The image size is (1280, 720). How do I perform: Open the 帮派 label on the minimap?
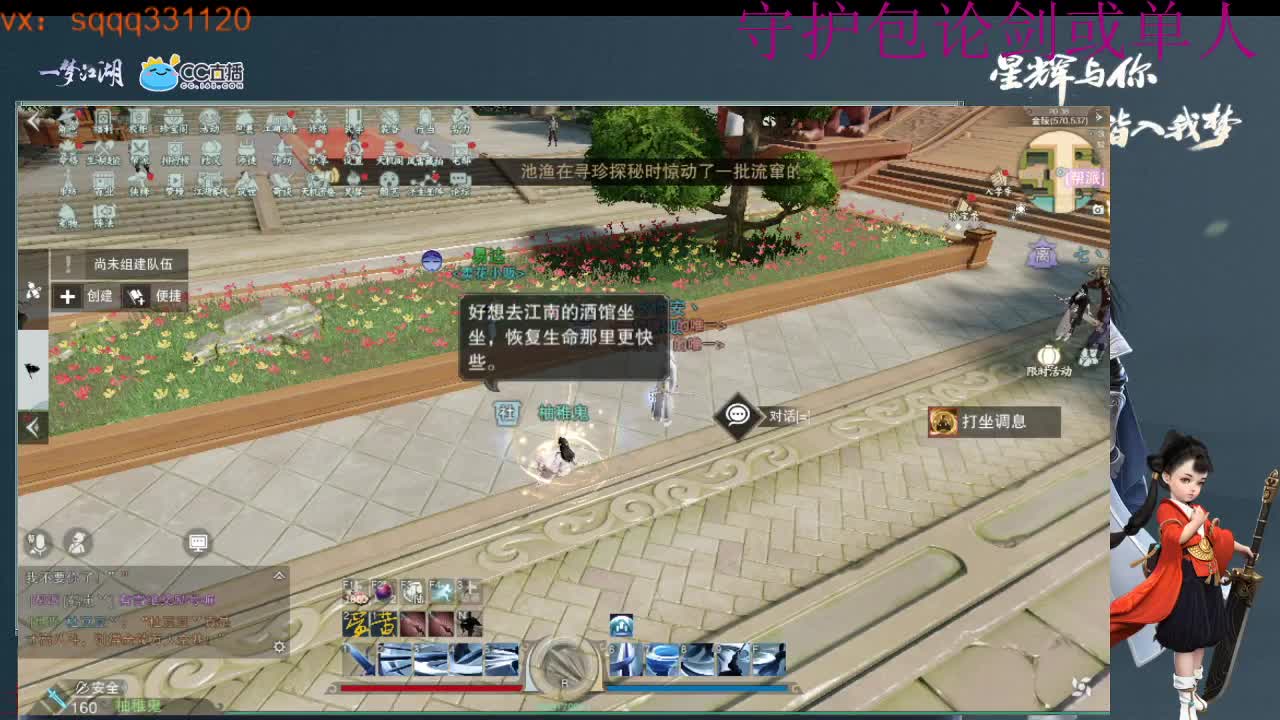click(x=1084, y=178)
